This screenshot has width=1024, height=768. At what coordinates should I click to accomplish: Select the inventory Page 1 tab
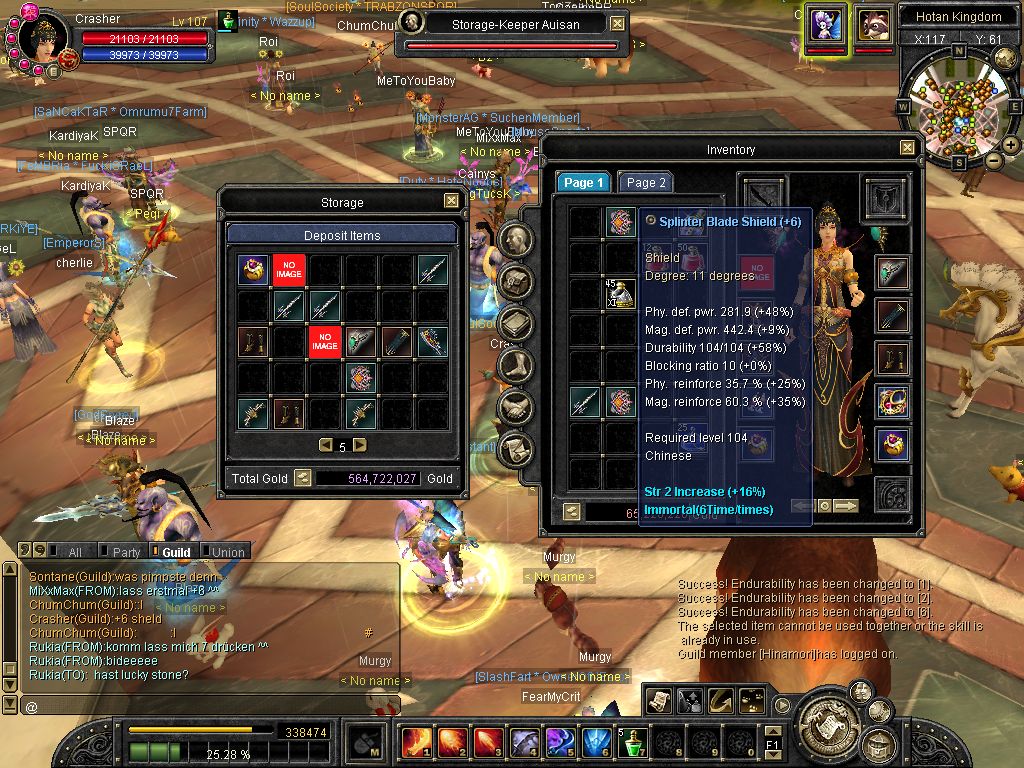pyautogui.click(x=583, y=183)
